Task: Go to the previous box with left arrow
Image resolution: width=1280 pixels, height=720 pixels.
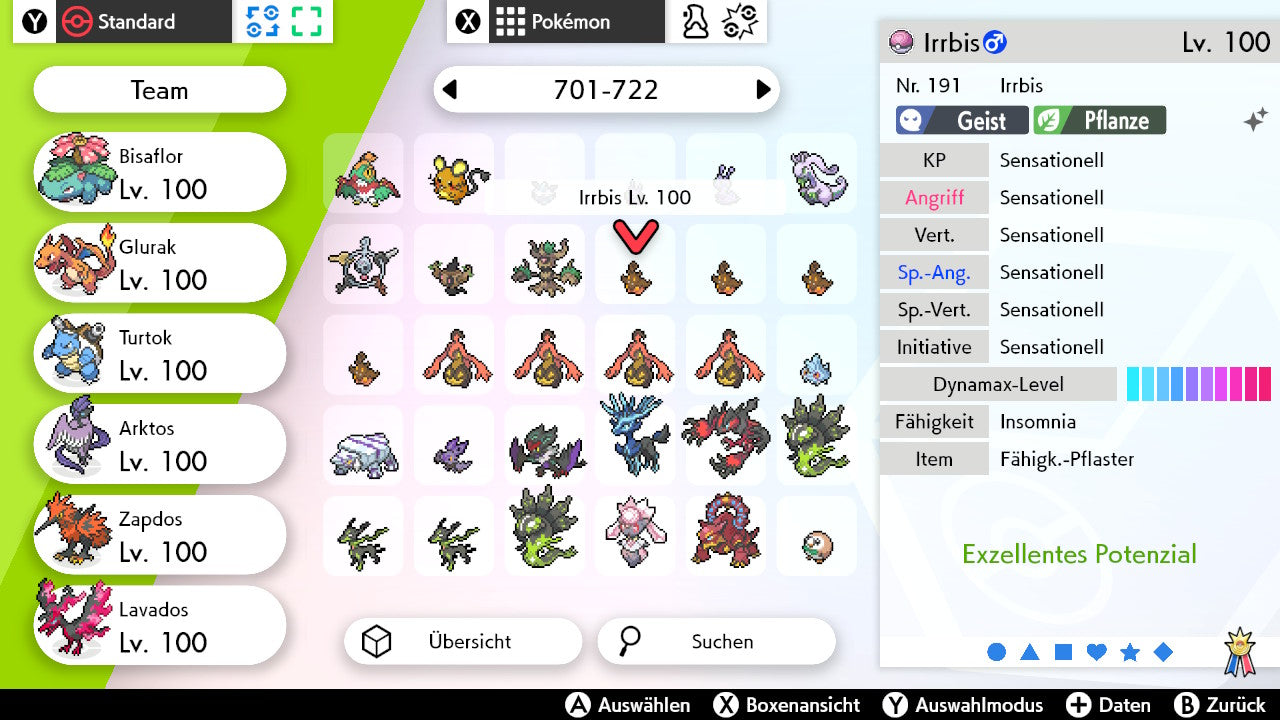Action: pos(450,90)
